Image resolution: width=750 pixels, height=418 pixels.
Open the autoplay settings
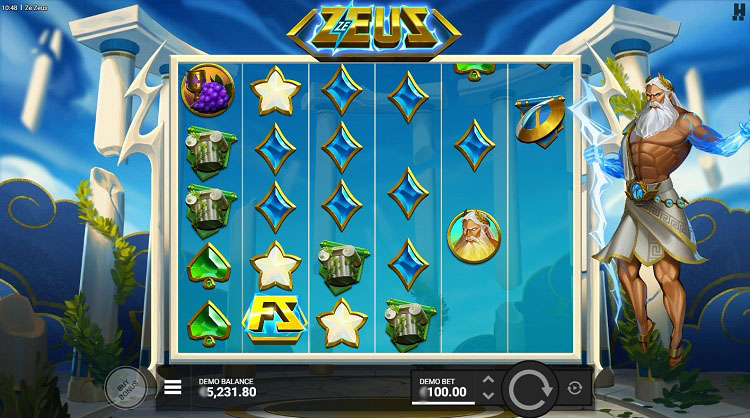[x=574, y=387]
